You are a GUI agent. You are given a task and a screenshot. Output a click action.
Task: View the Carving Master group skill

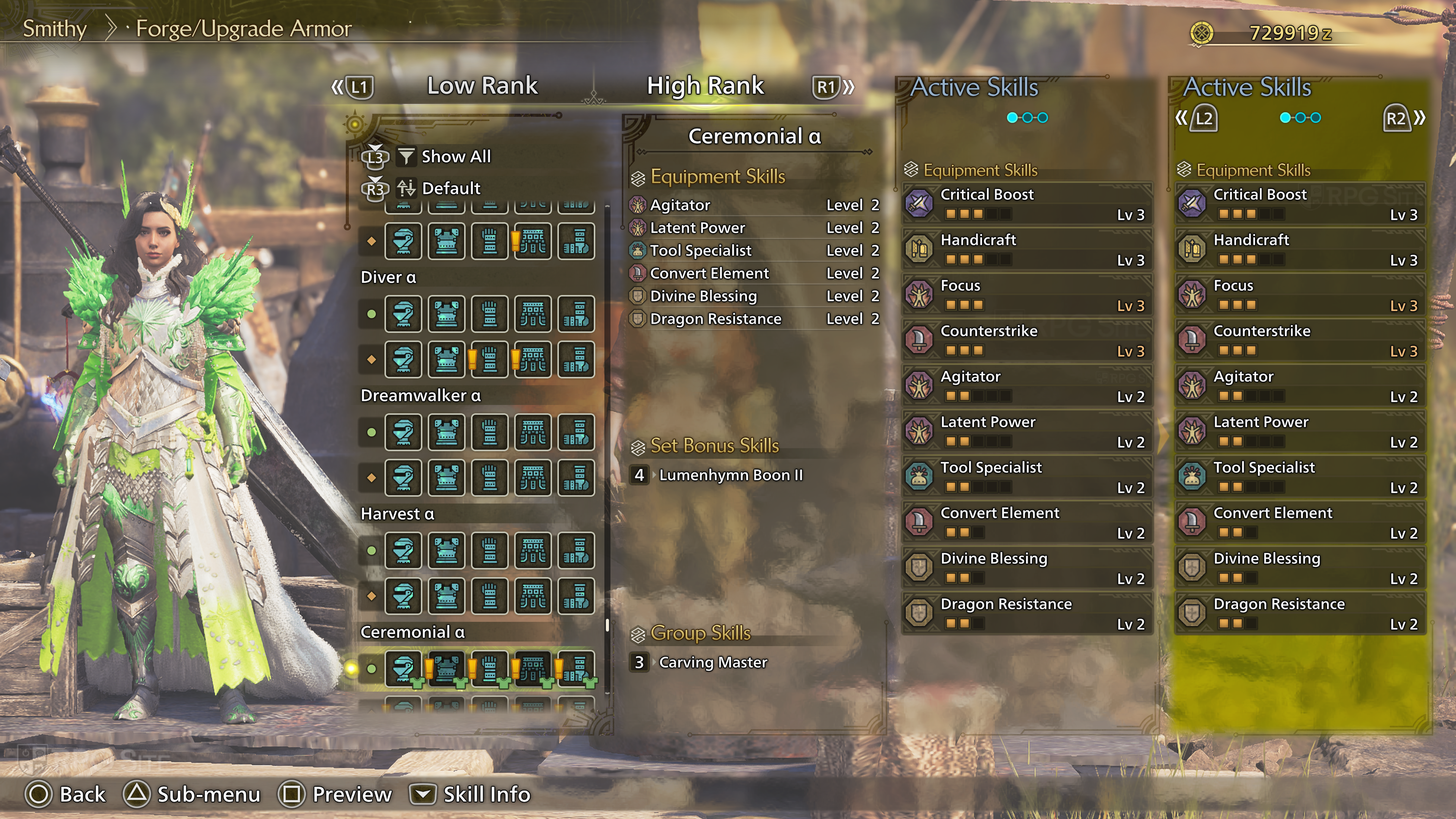coord(713,662)
